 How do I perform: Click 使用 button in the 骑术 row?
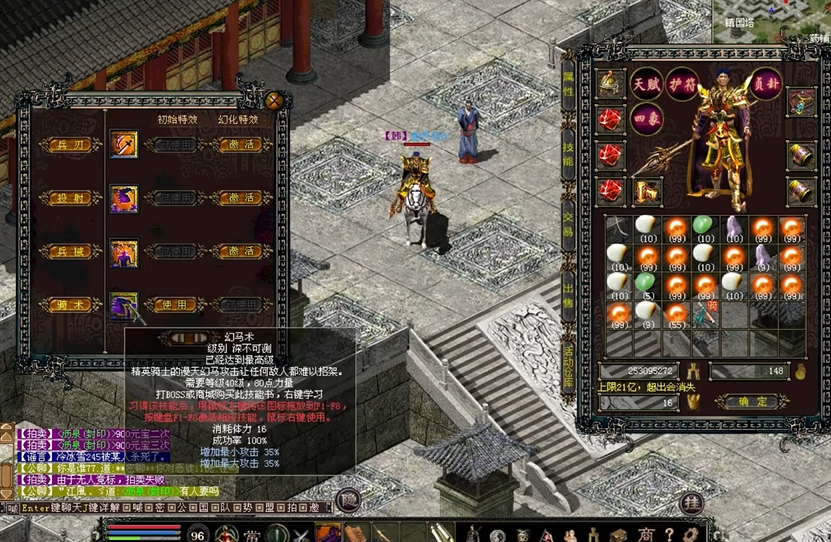[x=177, y=304]
